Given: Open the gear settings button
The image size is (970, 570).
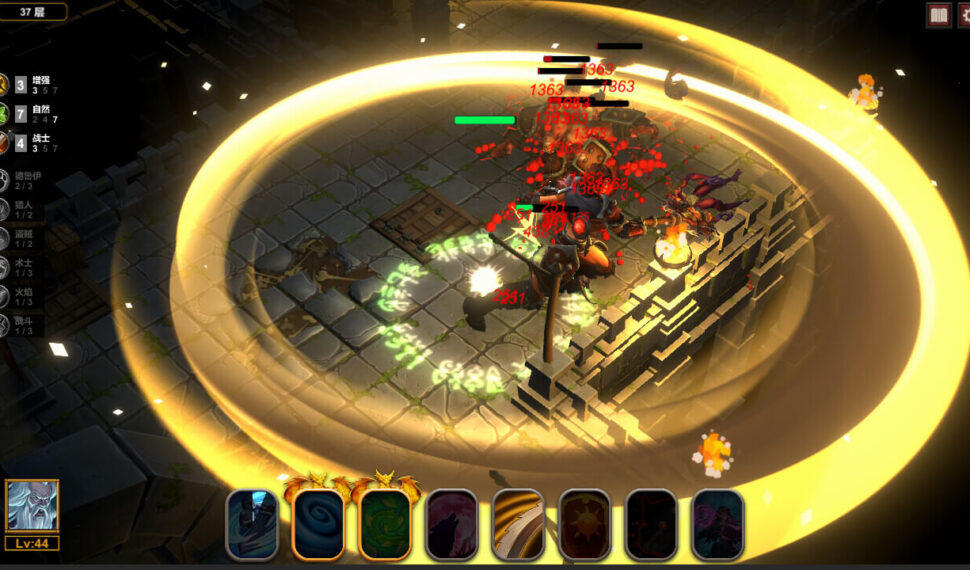Looking at the screenshot, I should 965,15.
